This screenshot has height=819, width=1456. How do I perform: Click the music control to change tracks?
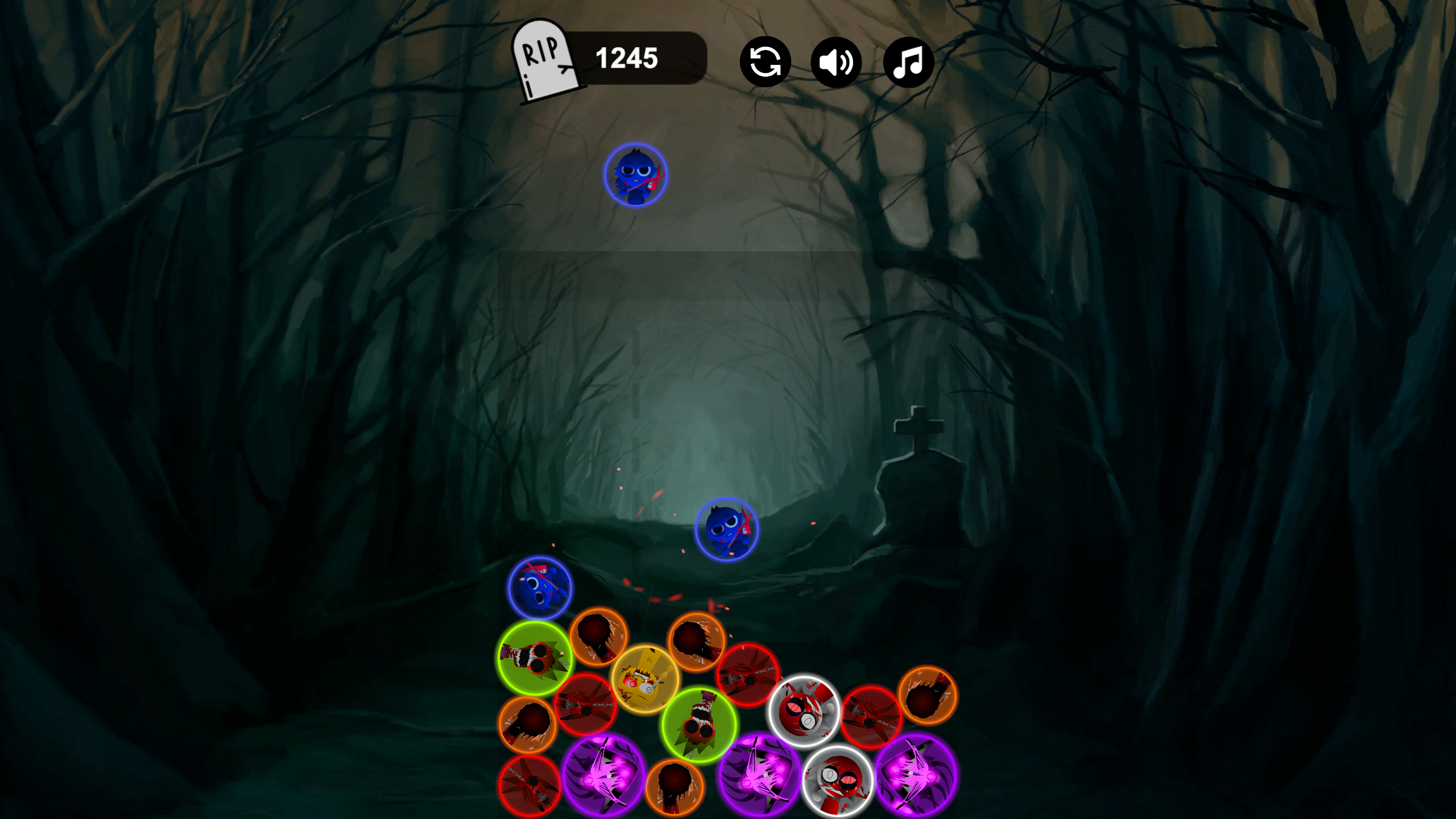point(908,61)
